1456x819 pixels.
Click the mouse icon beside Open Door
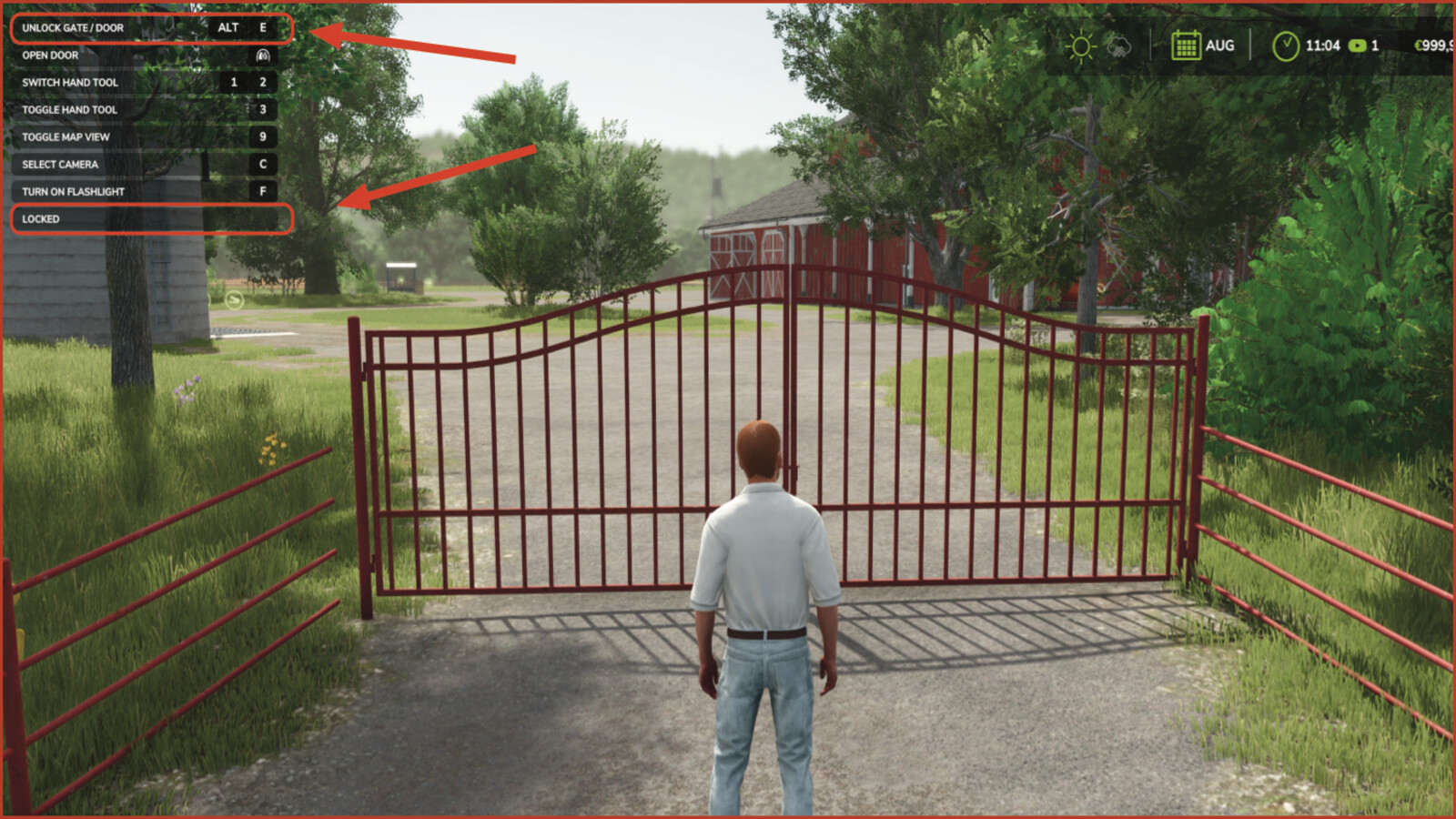coord(262,56)
